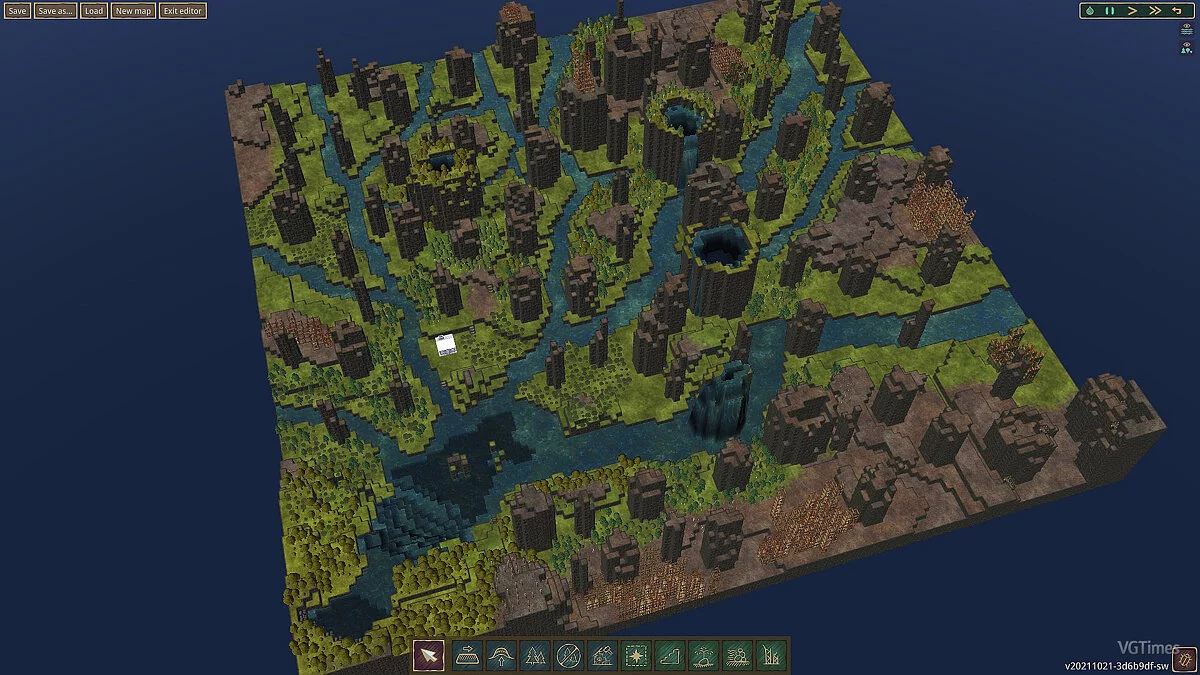Exit the map editor
The image size is (1200, 675).
183,11
